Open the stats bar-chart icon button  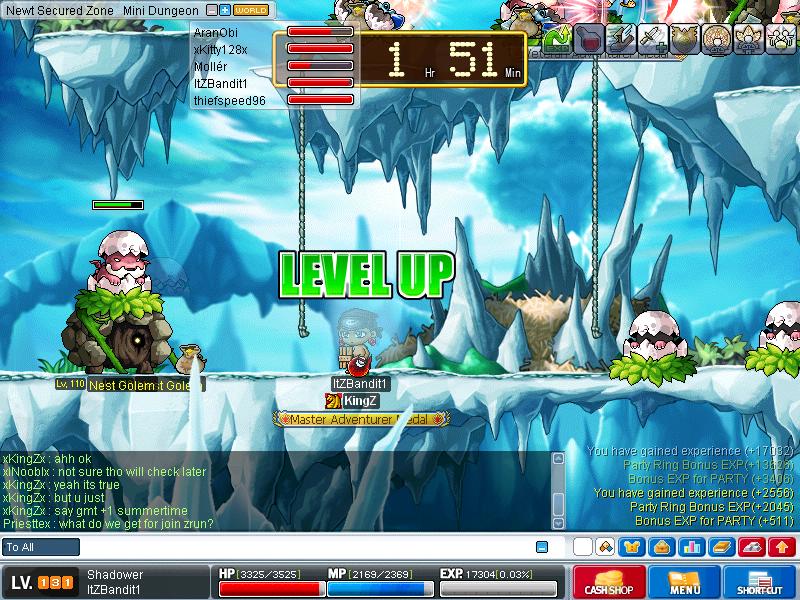click(x=689, y=547)
